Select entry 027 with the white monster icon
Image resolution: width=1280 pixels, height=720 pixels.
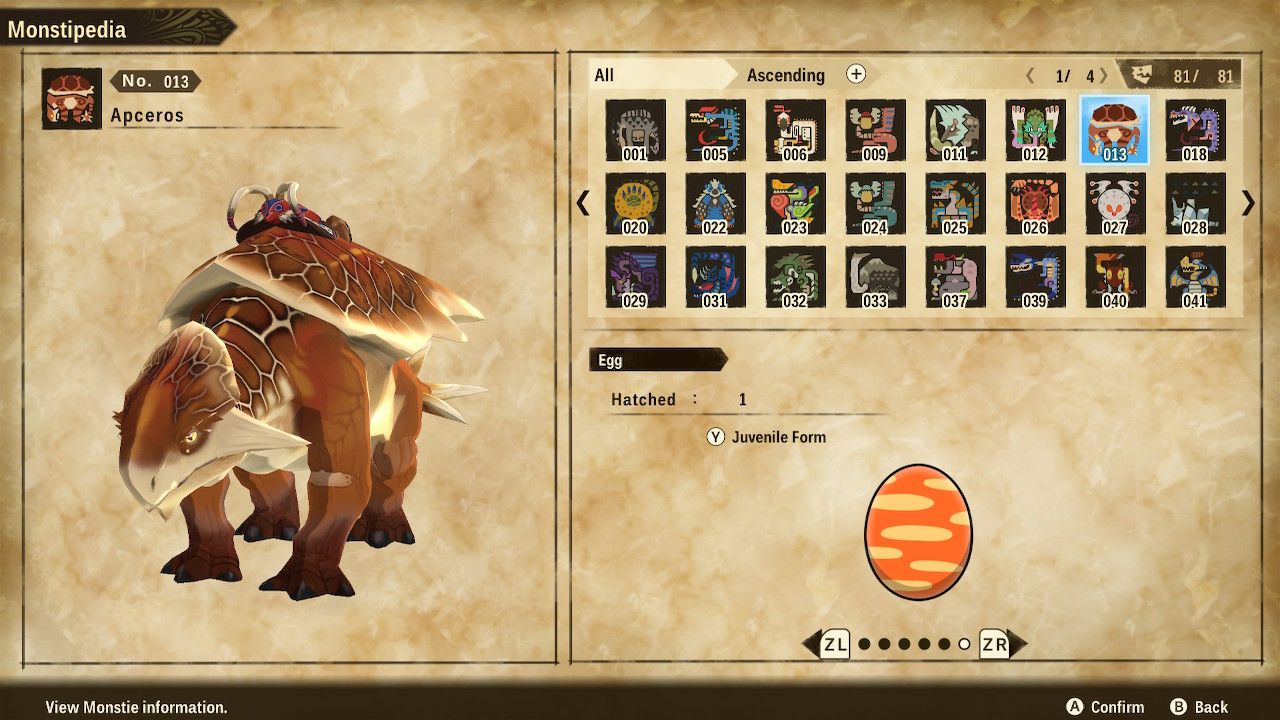pos(1117,204)
